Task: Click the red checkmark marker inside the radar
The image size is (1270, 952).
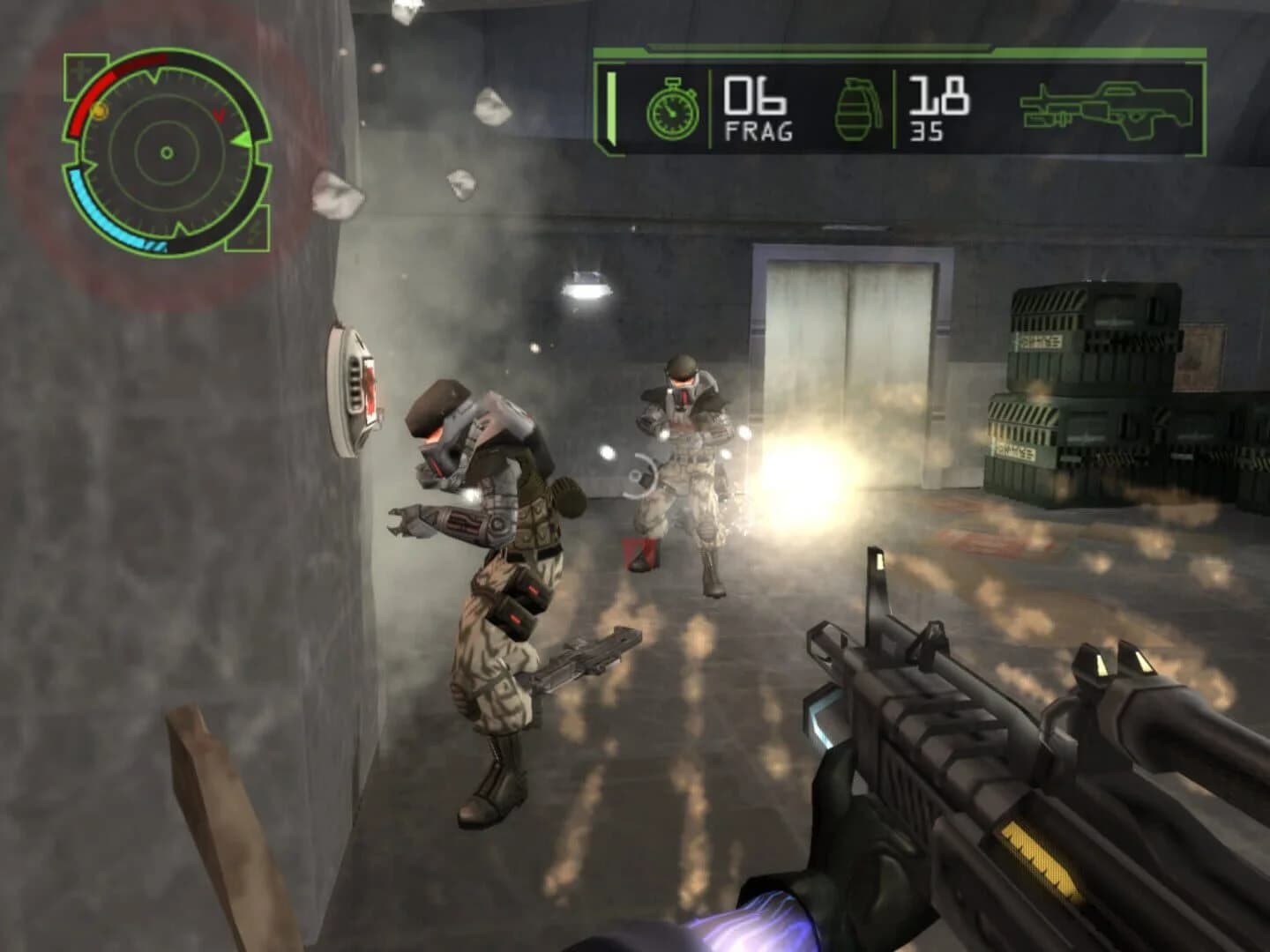Action: 219,115
